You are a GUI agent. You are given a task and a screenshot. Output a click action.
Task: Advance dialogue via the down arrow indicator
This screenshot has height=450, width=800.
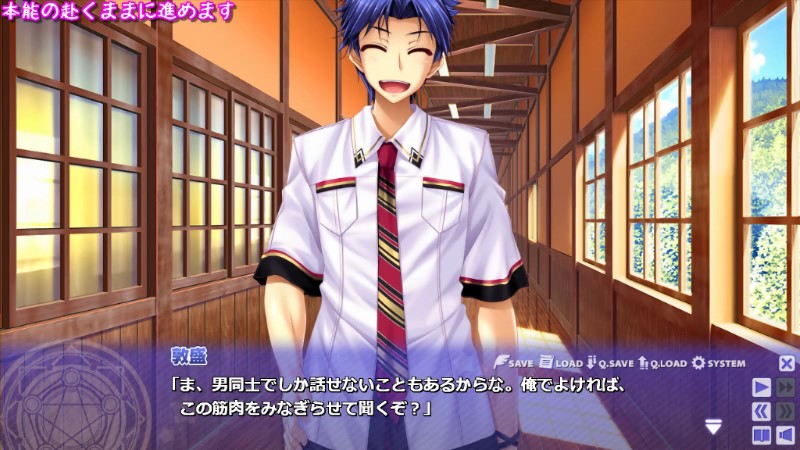[x=713, y=427]
